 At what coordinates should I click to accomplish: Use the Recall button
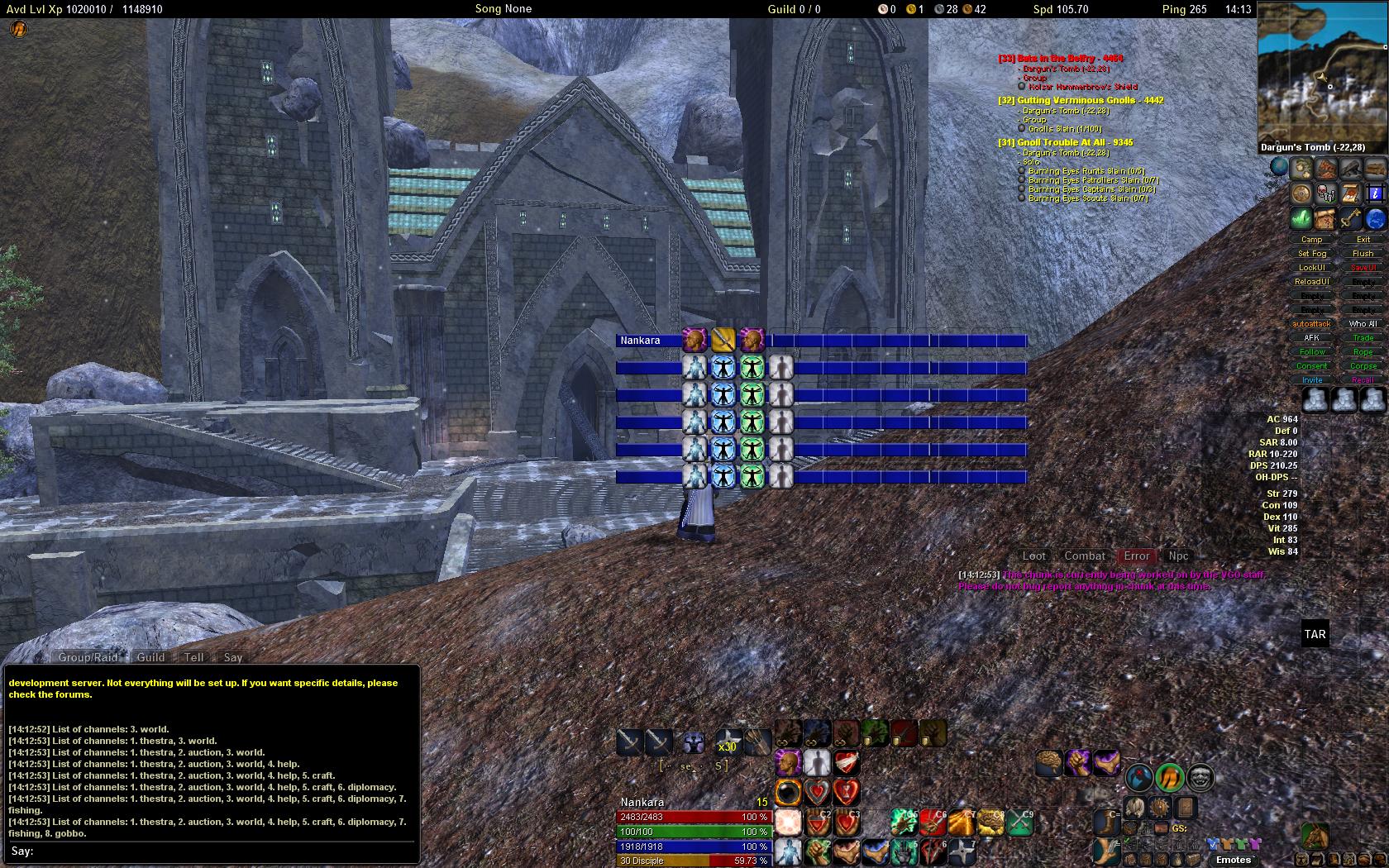1363,380
